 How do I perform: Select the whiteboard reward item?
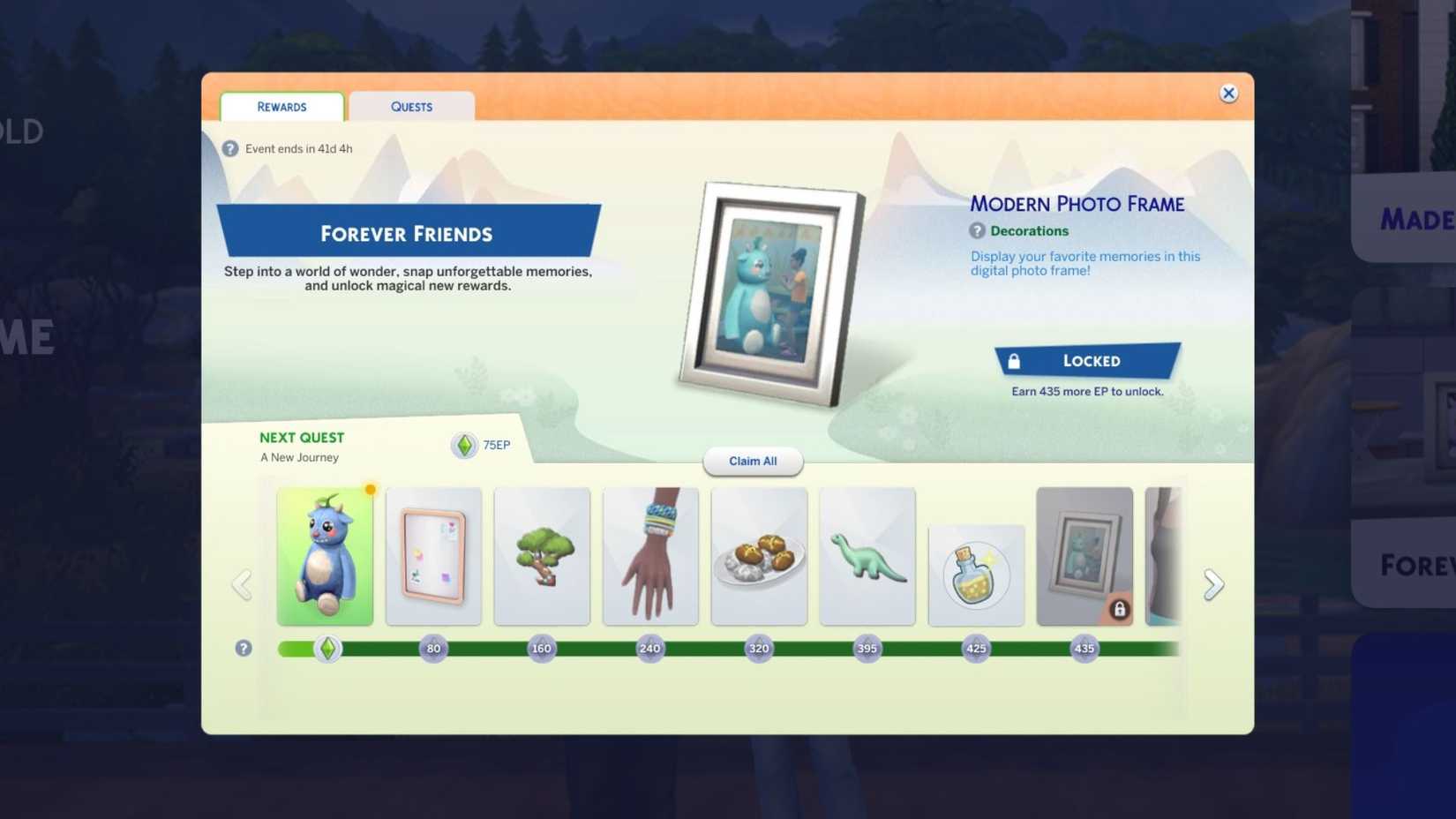433,556
